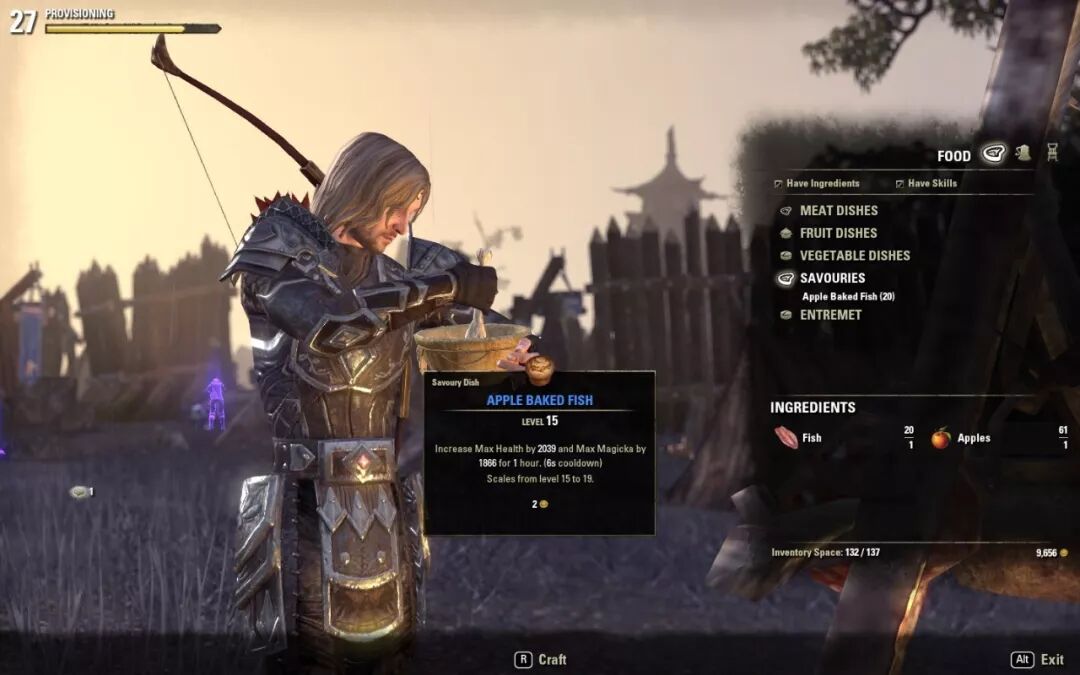Select the Food tab icon
The width and height of the screenshot is (1080, 675).
click(x=993, y=154)
